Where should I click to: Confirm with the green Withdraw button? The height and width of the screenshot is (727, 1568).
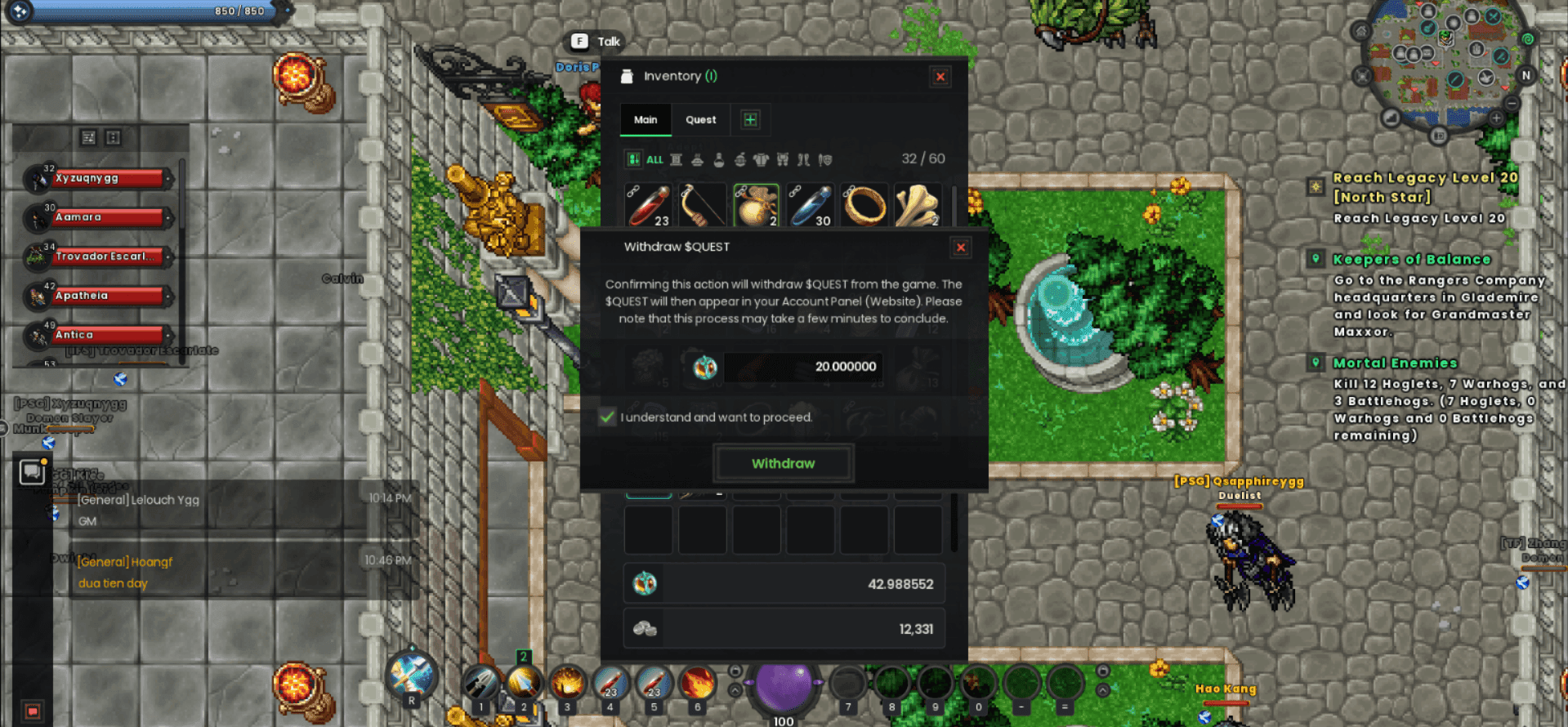click(x=783, y=463)
